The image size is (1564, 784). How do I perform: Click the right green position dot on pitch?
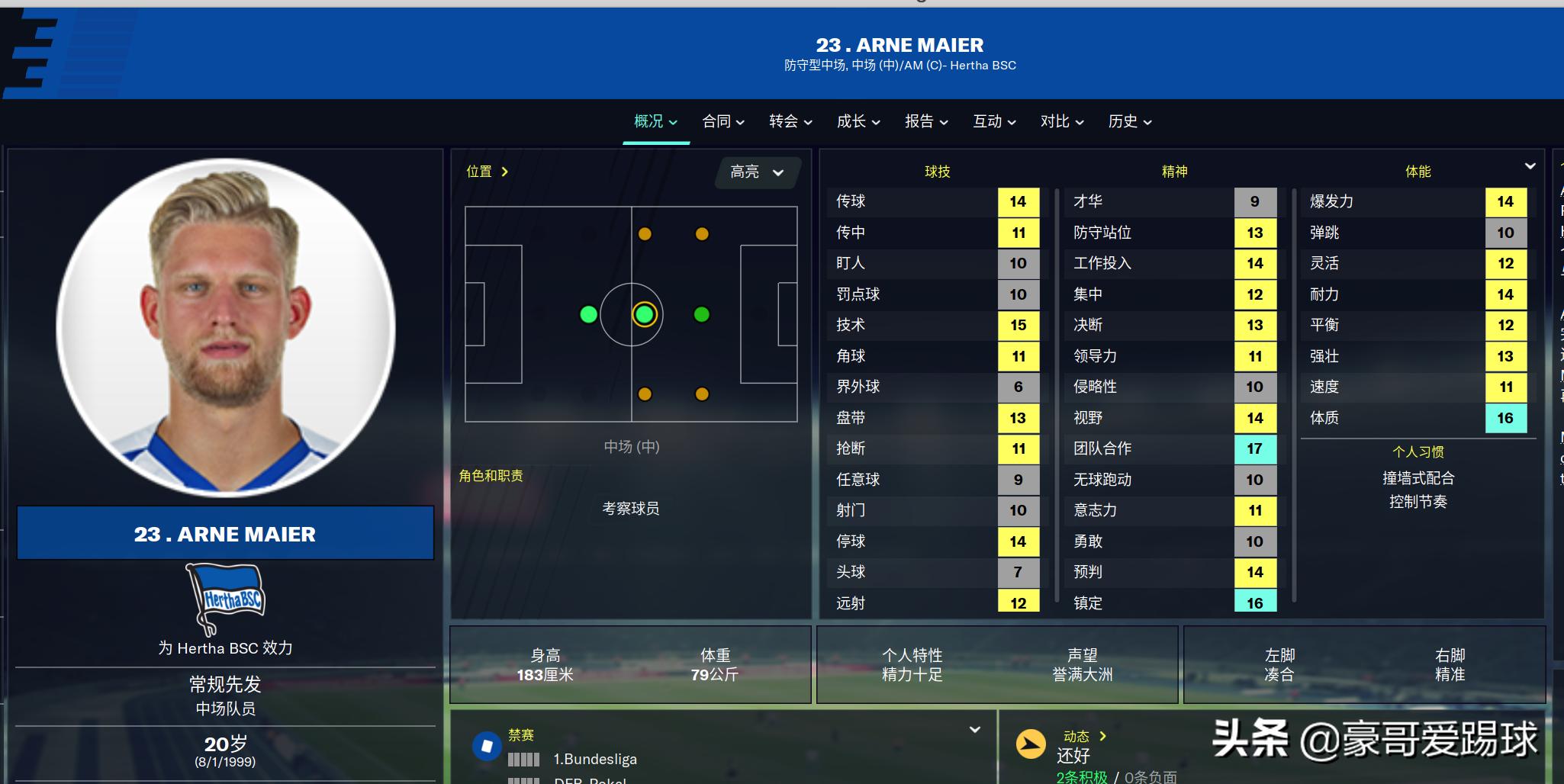pyautogui.click(x=701, y=314)
